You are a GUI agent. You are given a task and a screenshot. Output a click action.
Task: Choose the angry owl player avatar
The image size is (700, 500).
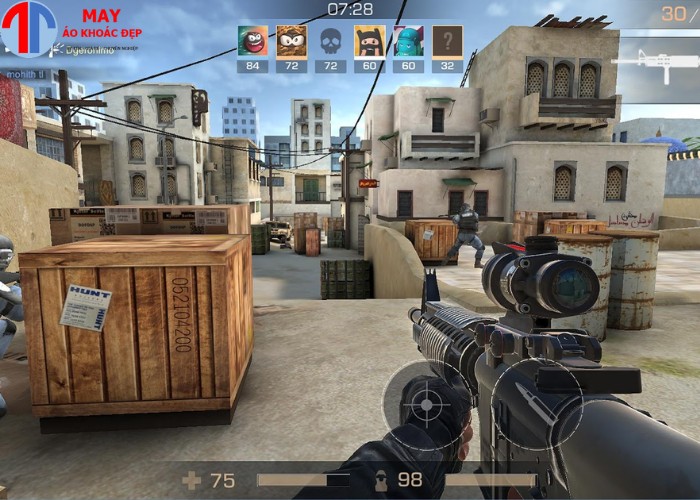291,41
